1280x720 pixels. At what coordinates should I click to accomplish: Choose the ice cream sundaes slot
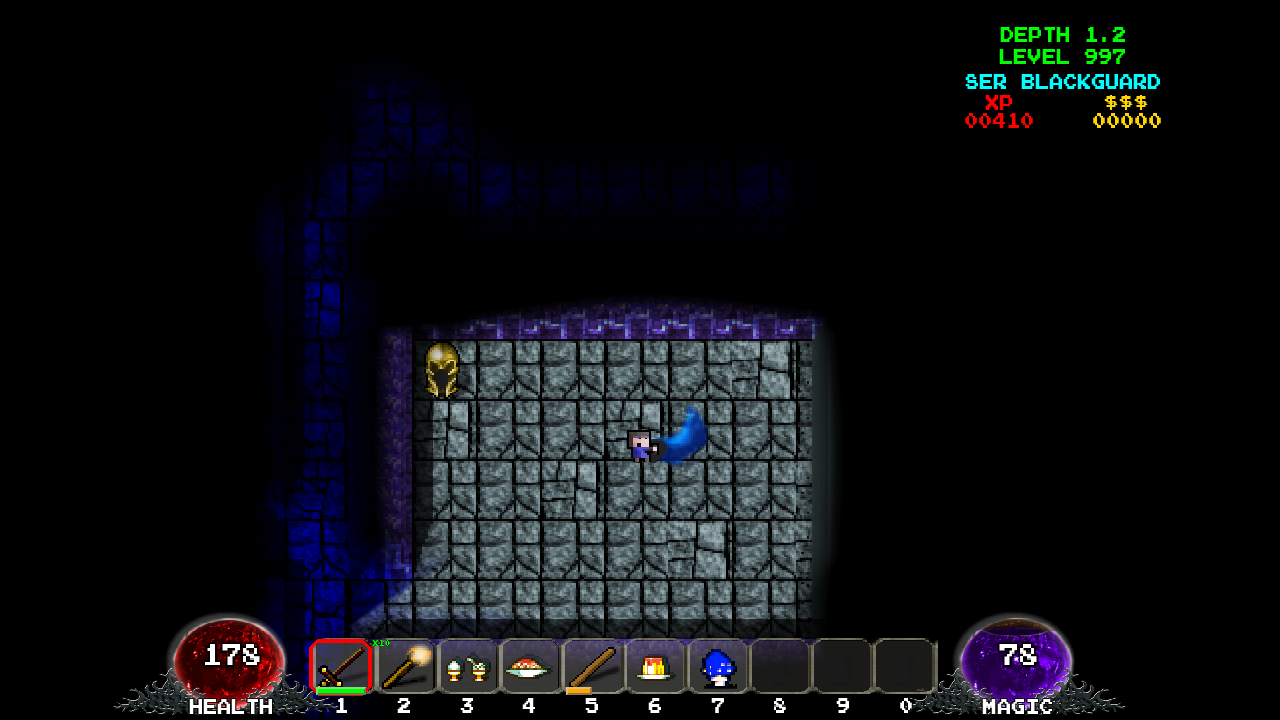tap(467, 666)
